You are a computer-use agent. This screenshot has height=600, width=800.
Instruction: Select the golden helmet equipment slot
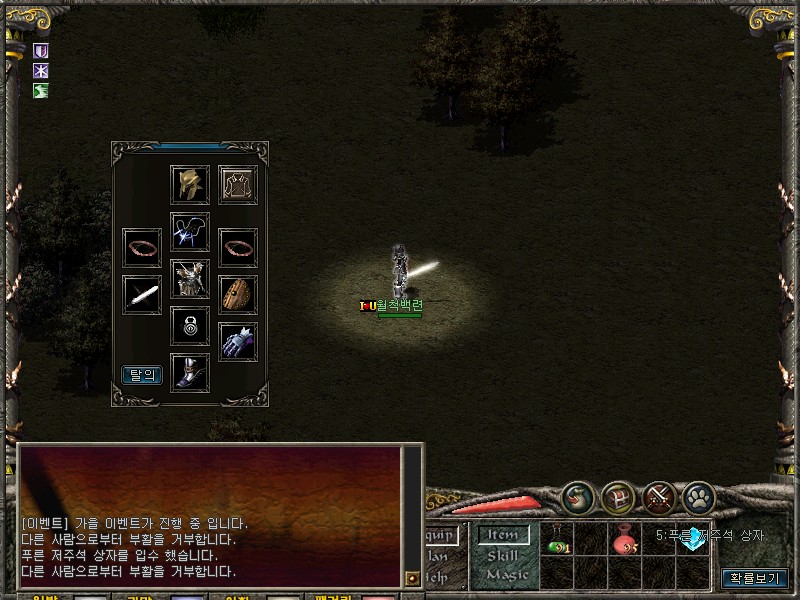click(190, 185)
